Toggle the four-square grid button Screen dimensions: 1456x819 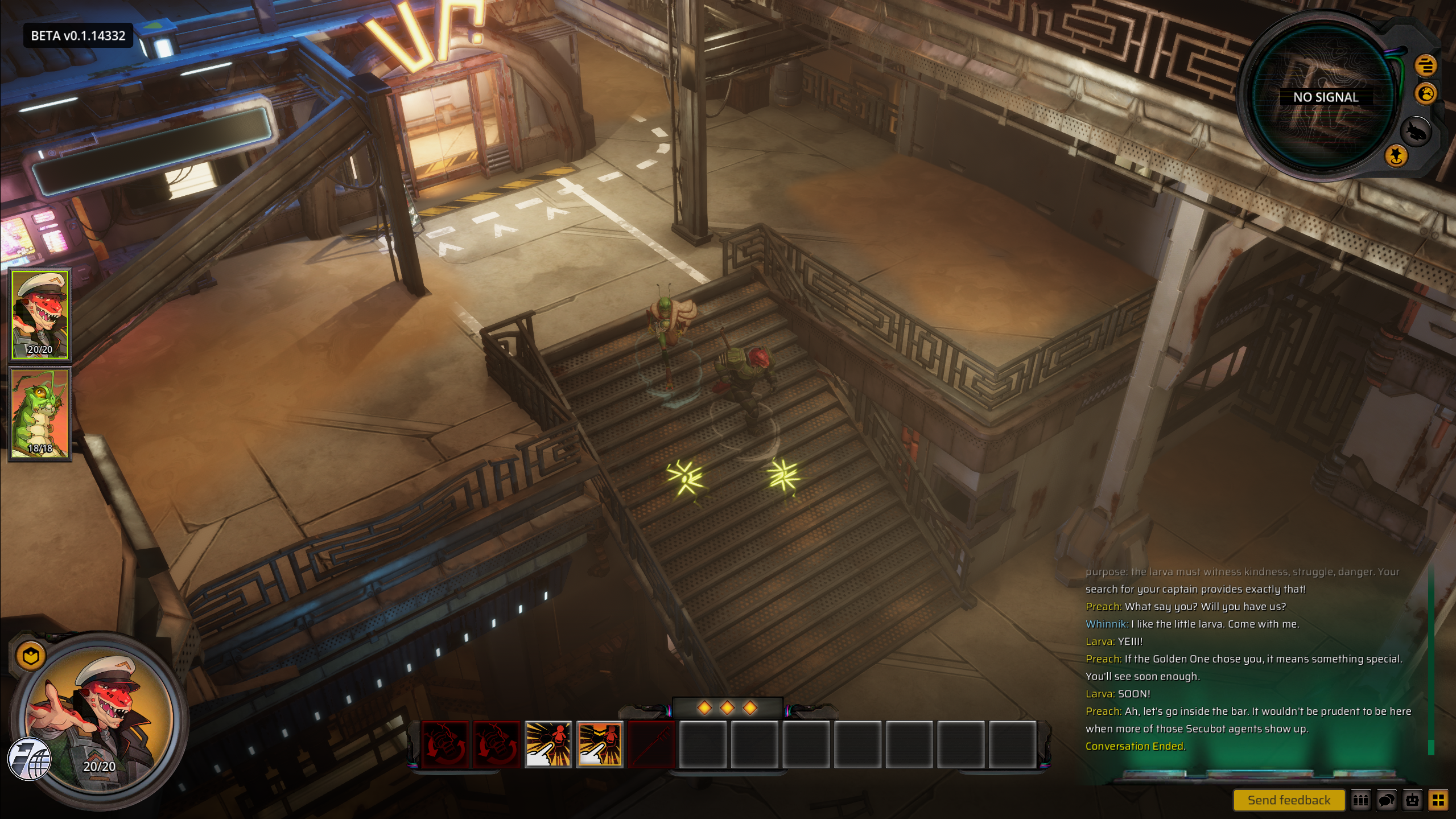[x=1439, y=800]
